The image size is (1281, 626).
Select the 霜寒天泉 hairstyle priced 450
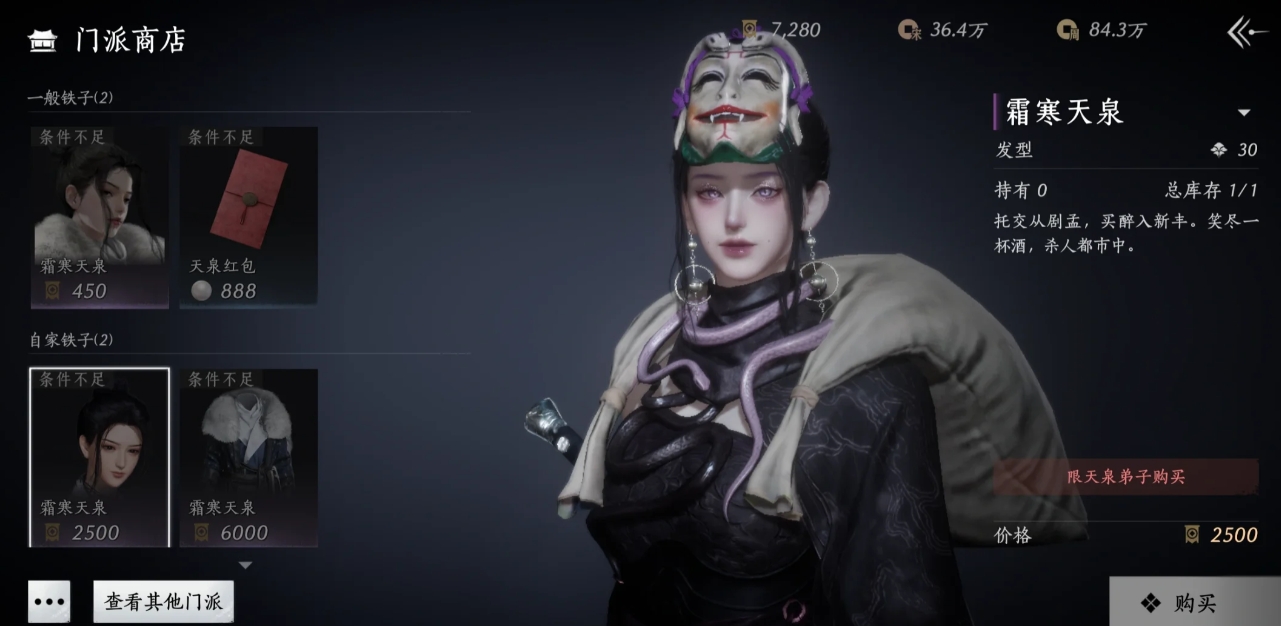point(99,215)
